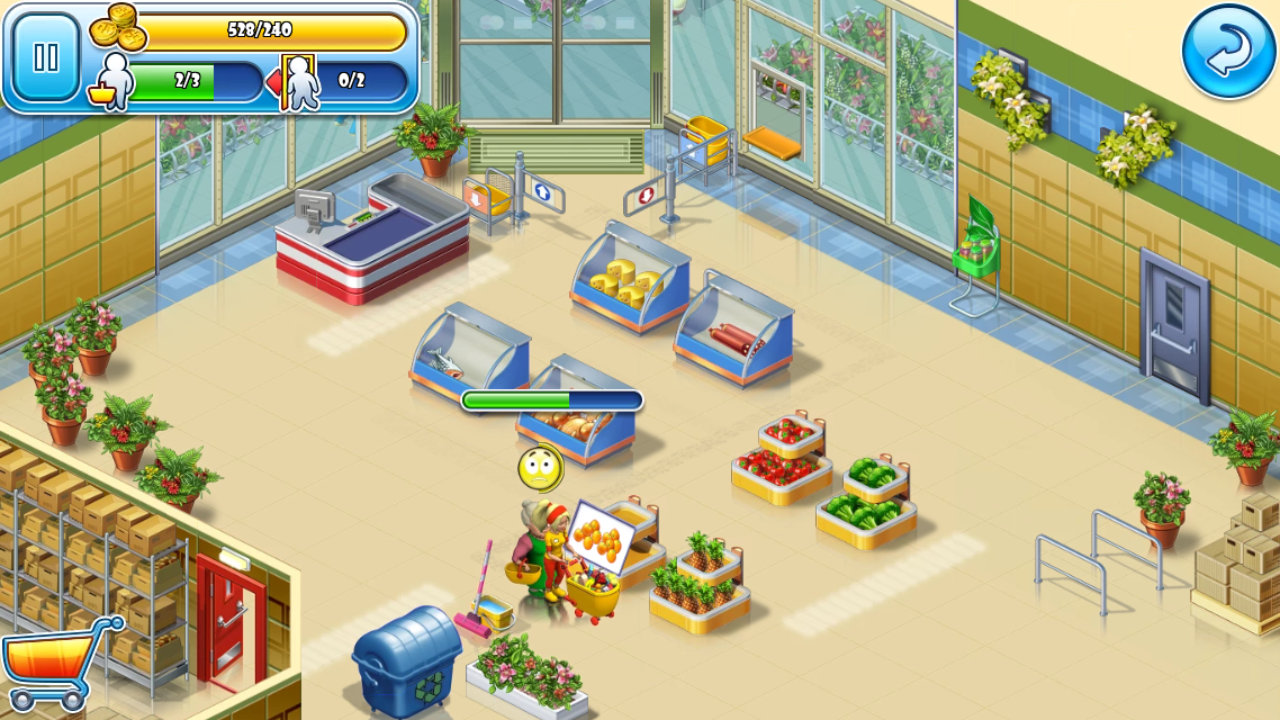Pause the game with the pause button

coord(46,57)
